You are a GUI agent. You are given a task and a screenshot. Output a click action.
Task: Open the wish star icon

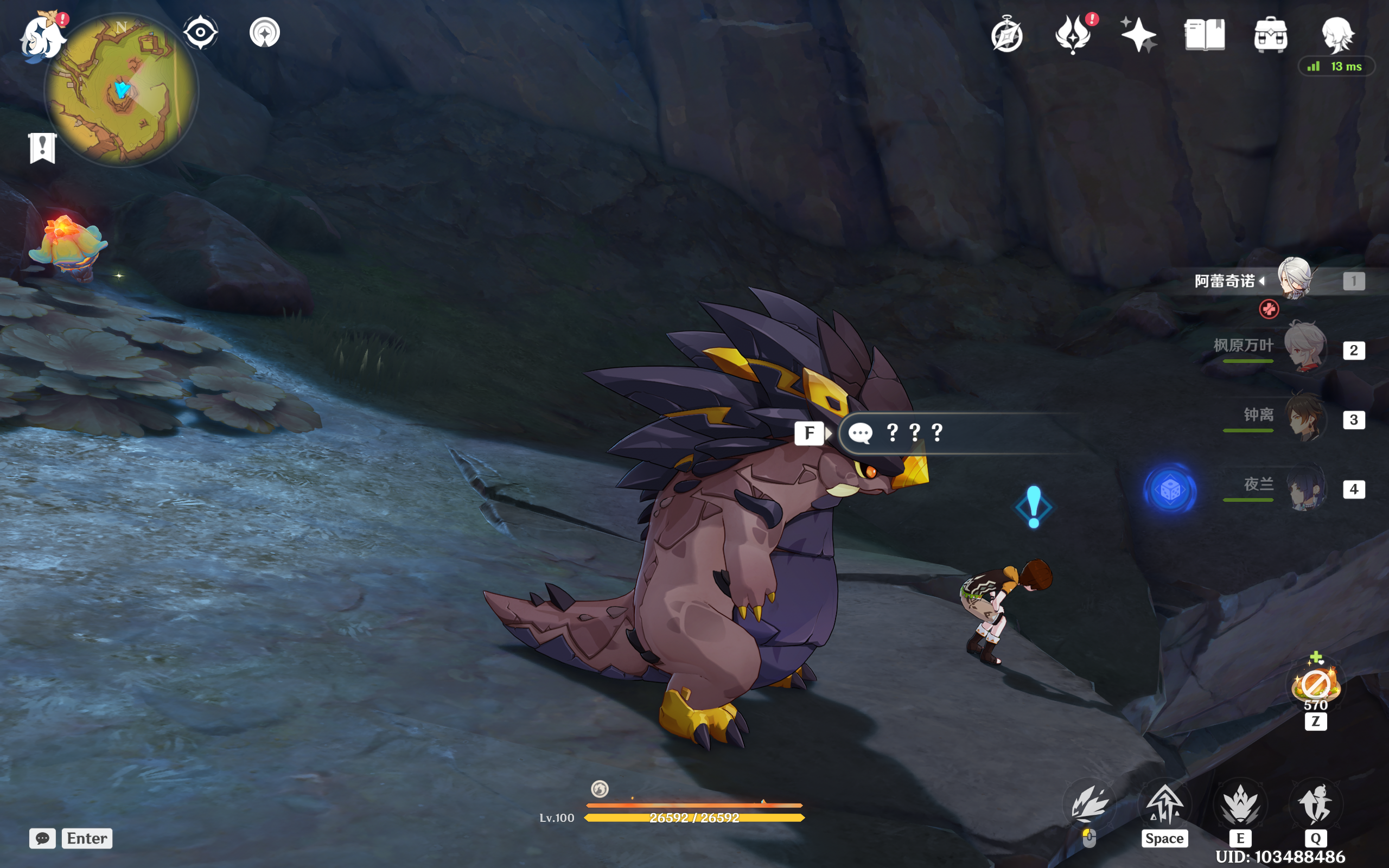click(1138, 34)
